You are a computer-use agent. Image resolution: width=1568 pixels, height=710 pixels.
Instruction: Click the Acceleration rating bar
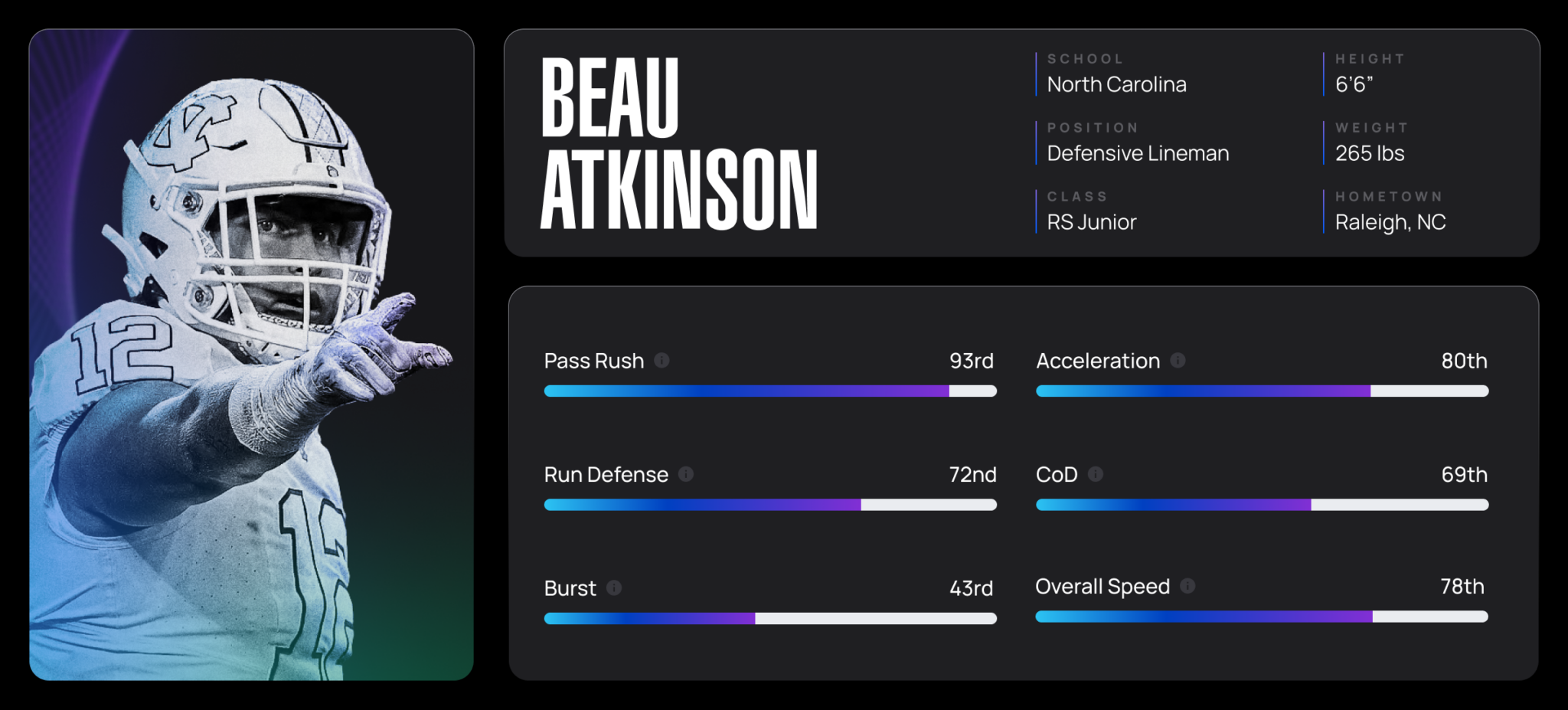point(1262,391)
